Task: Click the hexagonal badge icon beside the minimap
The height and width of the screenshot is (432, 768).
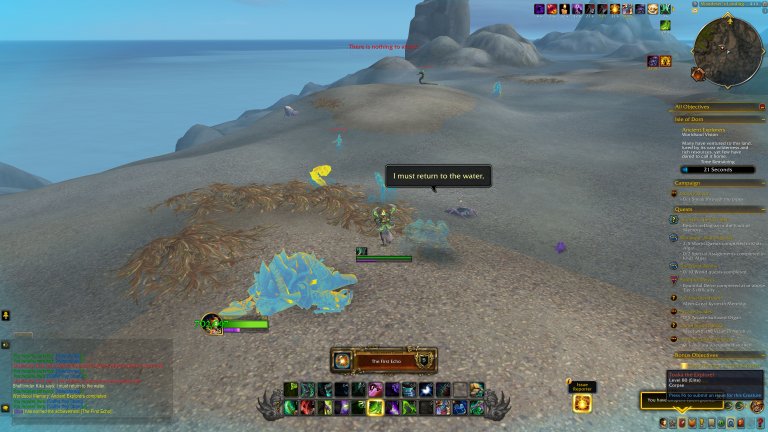Action: point(698,75)
